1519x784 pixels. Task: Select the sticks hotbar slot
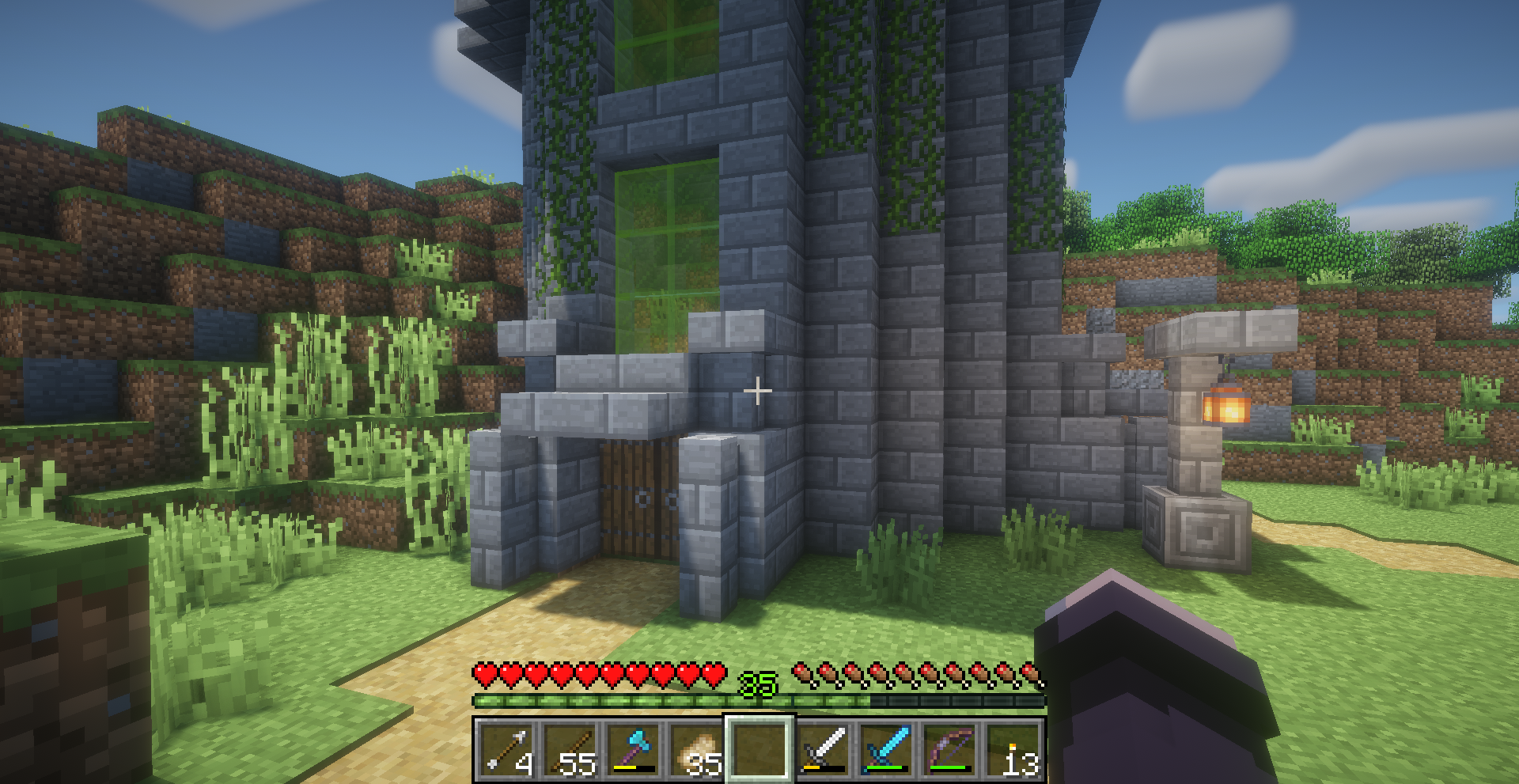[570, 748]
